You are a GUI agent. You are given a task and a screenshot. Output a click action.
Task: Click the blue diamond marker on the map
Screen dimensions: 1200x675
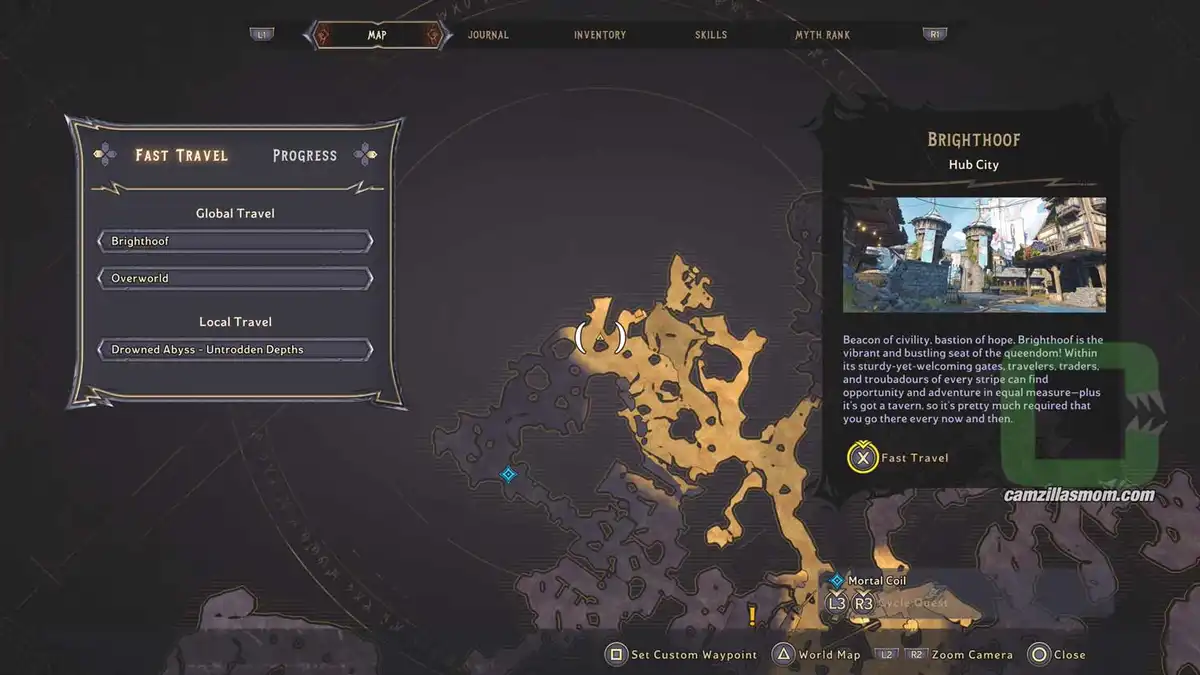[x=508, y=474]
